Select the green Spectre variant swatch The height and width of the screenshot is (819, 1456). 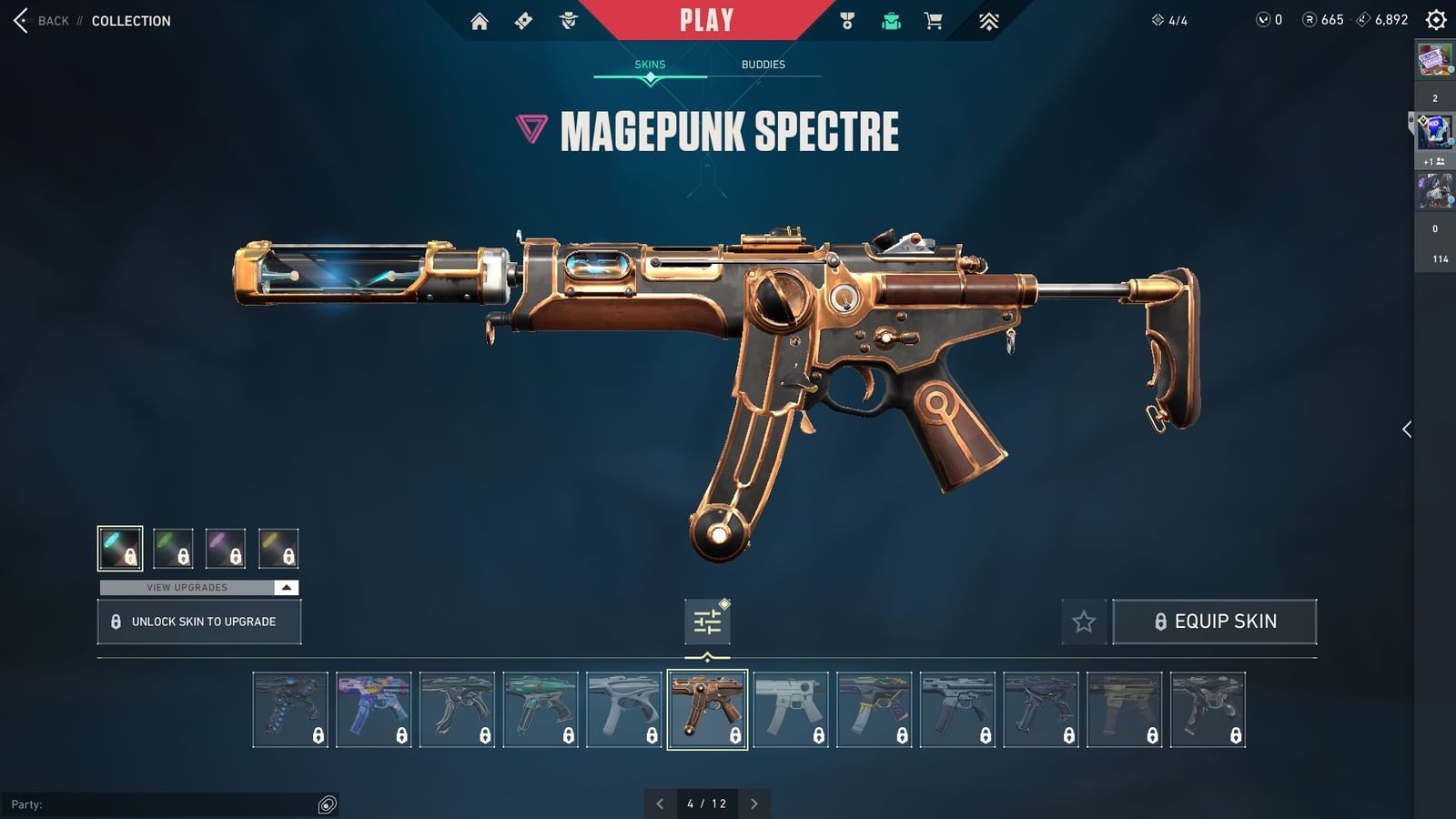[x=174, y=548]
